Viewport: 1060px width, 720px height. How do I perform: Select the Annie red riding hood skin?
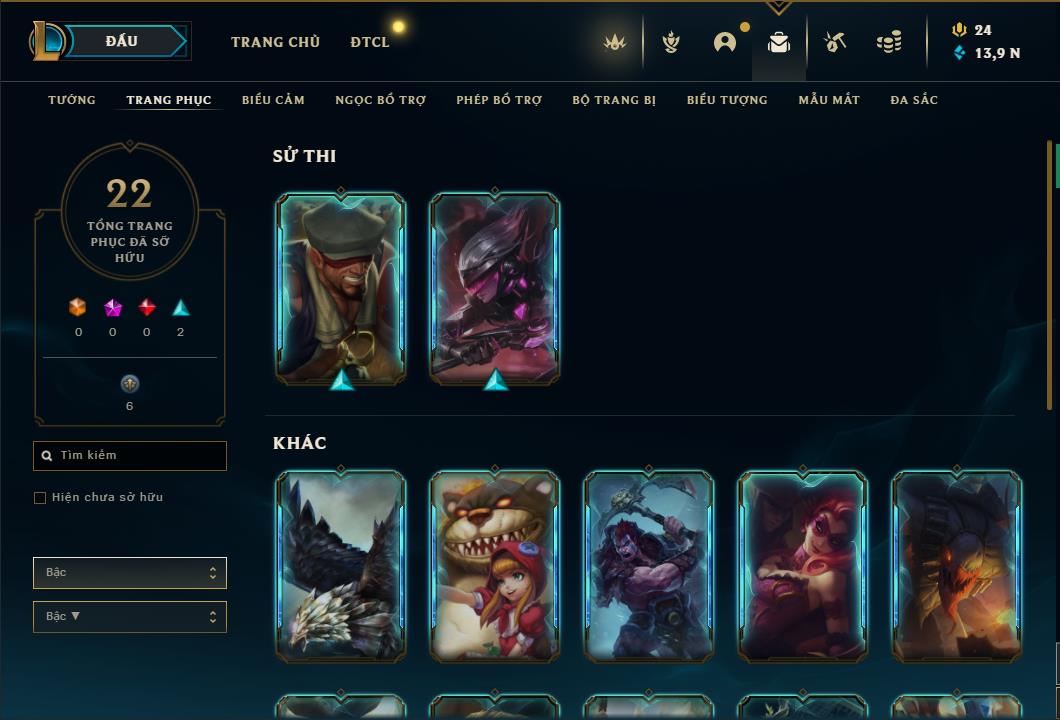click(495, 566)
